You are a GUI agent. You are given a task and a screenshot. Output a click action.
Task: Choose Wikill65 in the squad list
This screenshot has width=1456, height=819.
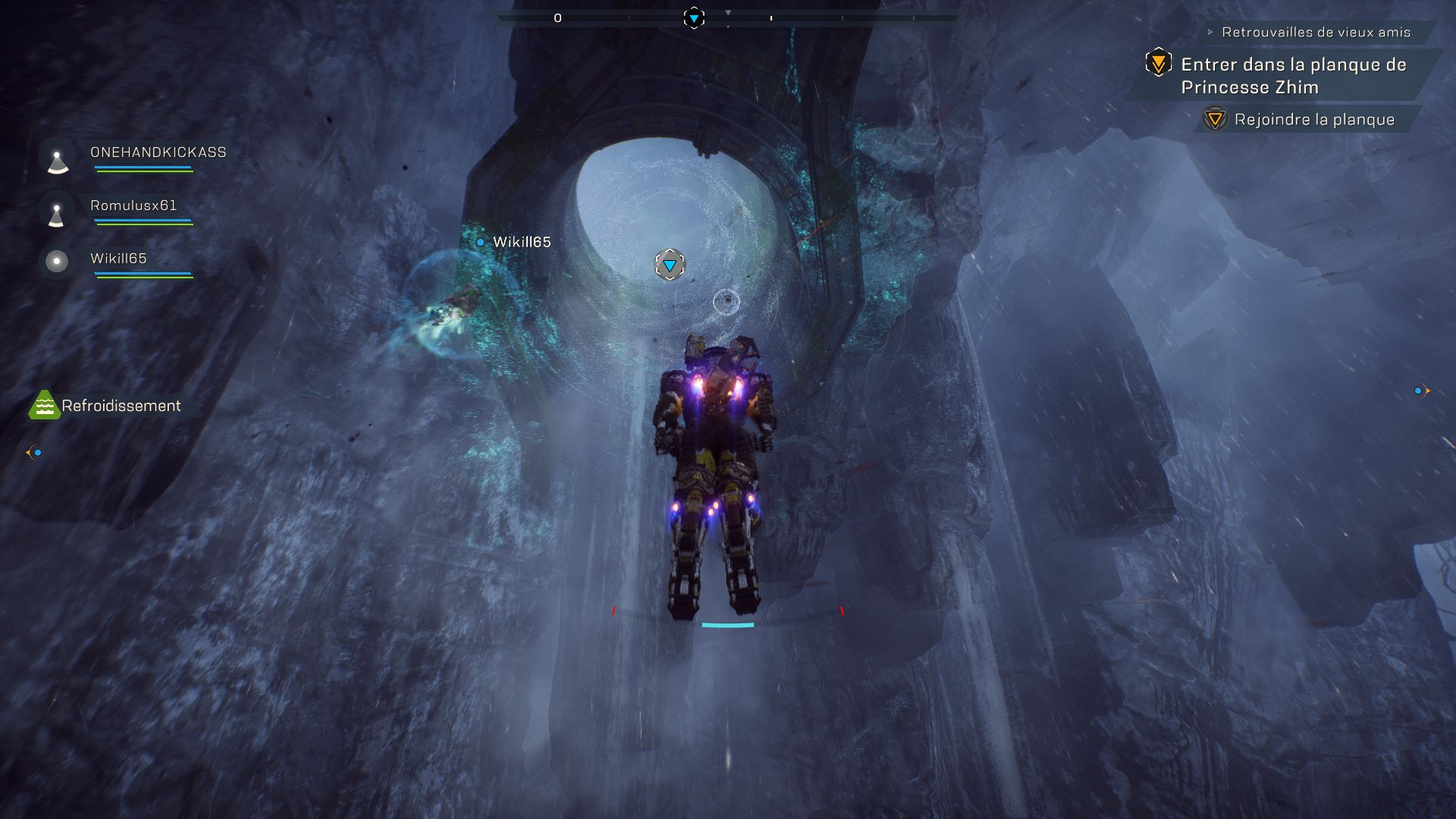[x=118, y=259]
